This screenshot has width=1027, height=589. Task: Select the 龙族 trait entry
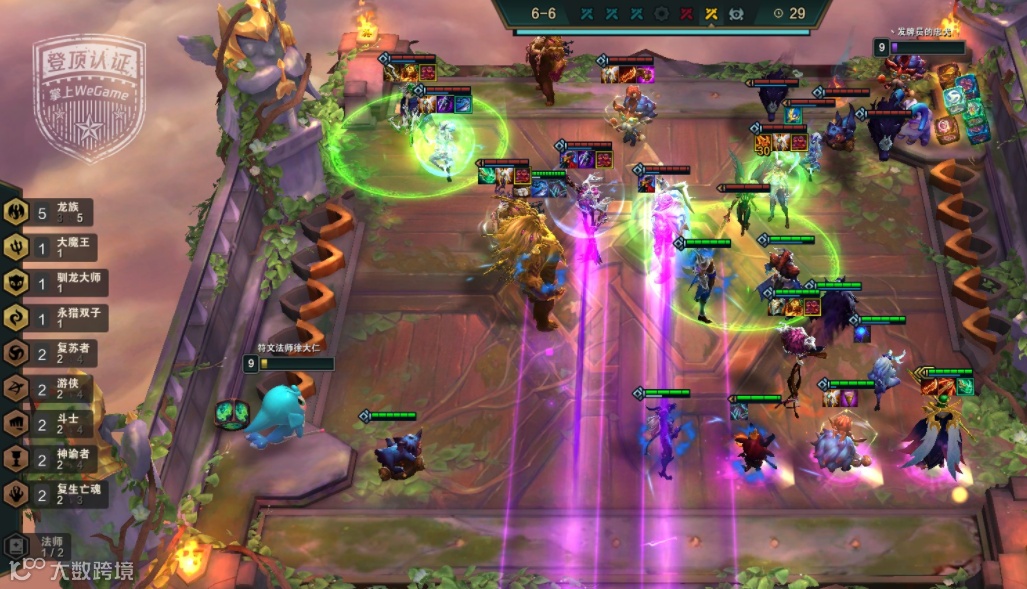tap(55, 212)
